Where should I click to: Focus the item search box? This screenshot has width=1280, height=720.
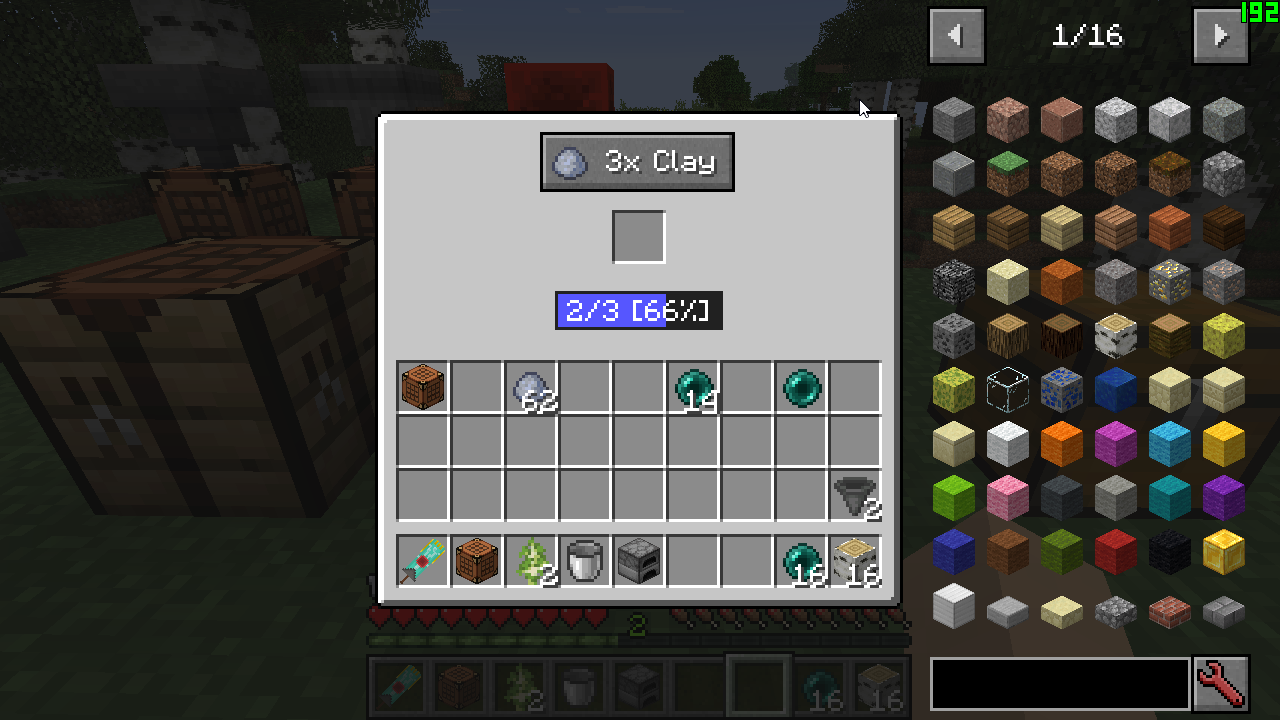pyautogui.click(x=1060, y=684)
